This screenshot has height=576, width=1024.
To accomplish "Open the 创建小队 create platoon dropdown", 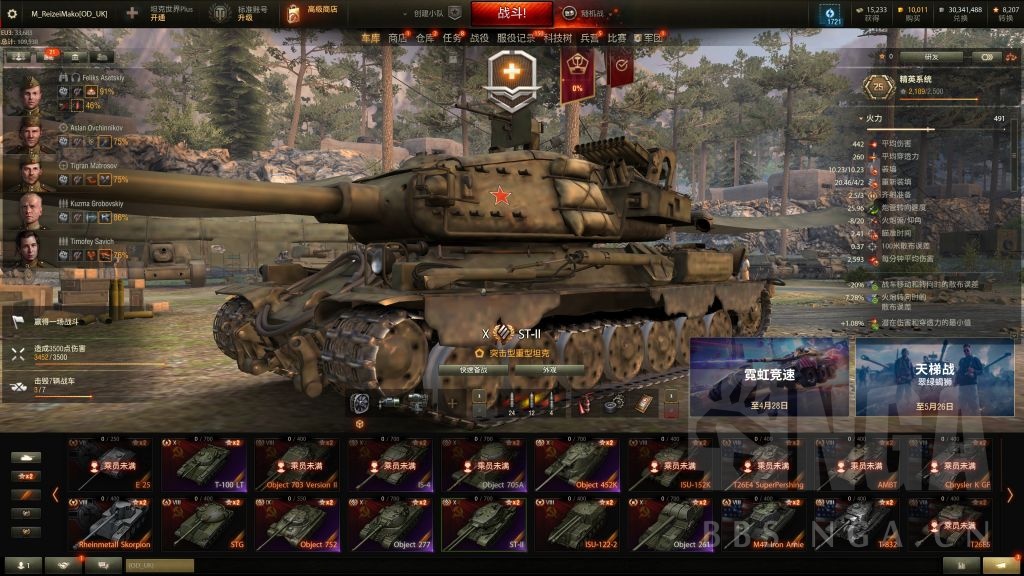I will pyautogui.click(x=430, y=13).
